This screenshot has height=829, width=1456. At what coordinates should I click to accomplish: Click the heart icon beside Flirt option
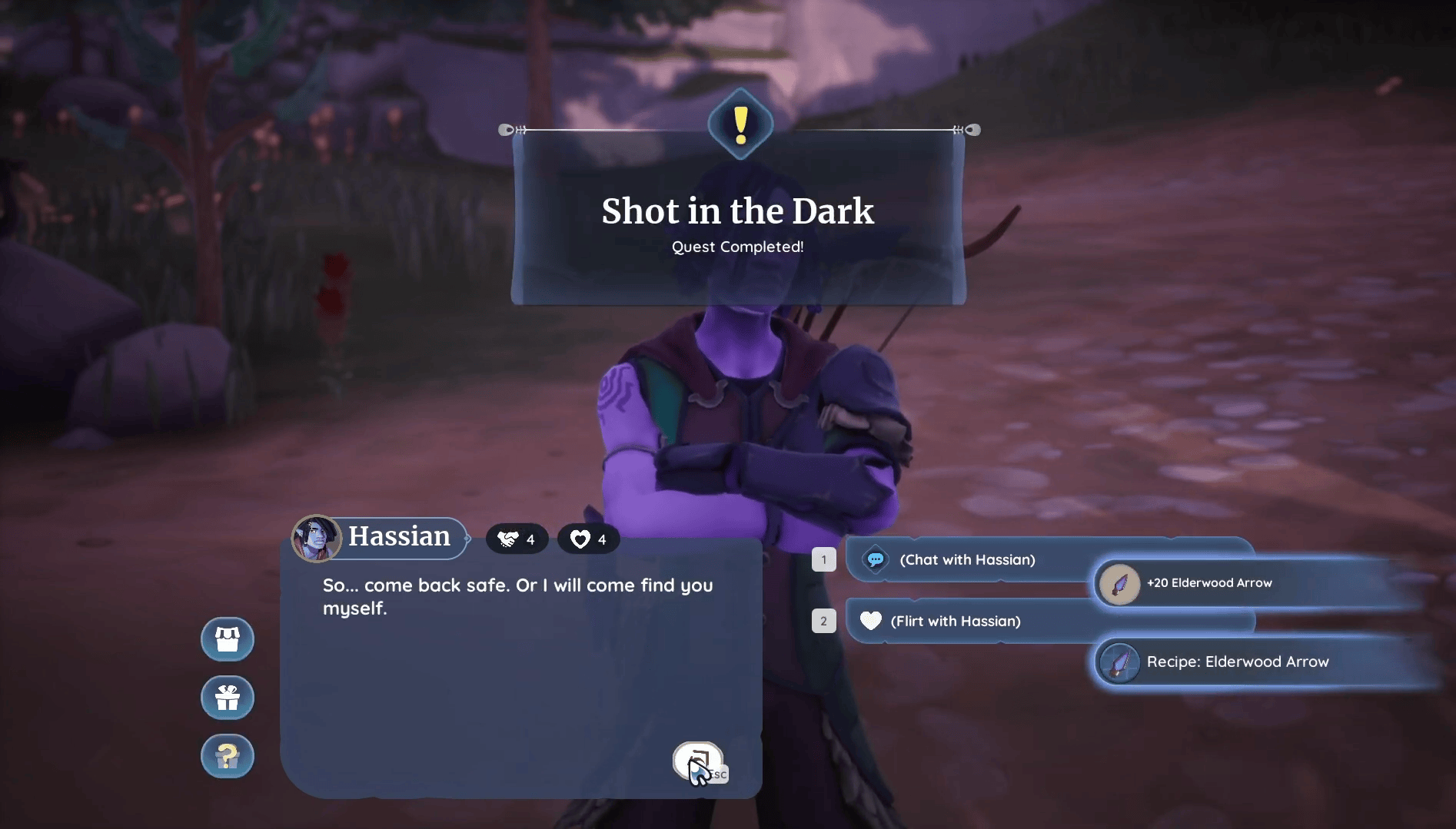click(x=870, y=622)
